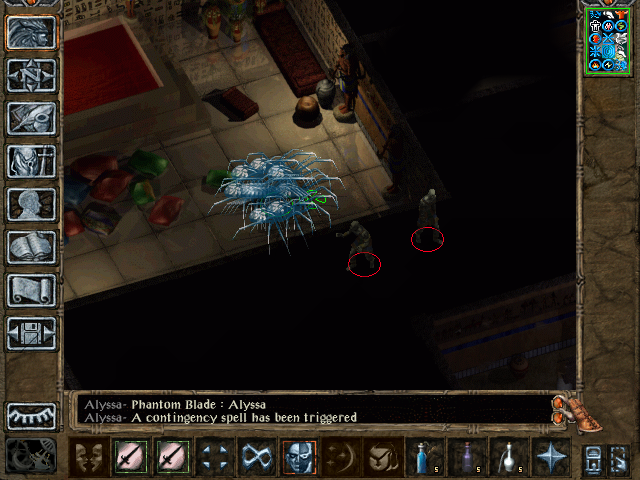Use the white flask quick item

coord(507,457)
